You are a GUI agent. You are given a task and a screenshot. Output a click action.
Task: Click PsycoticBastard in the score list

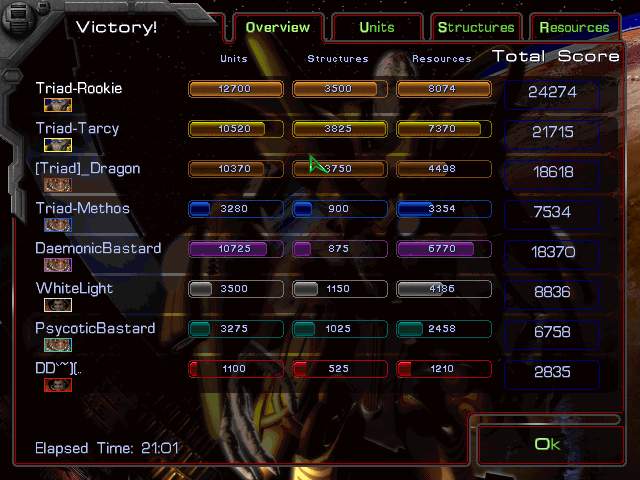[95, 329]
